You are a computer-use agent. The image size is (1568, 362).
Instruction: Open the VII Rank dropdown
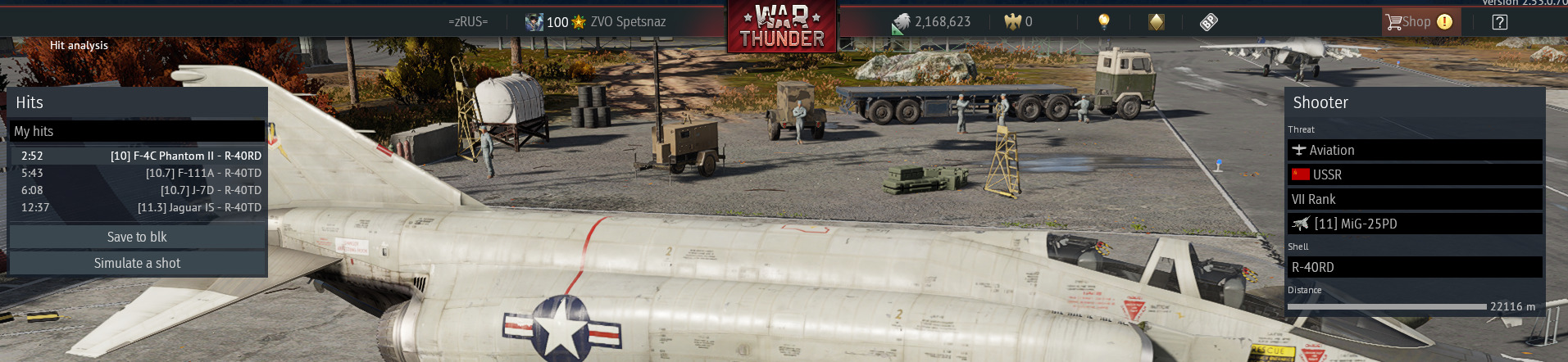1414,199
